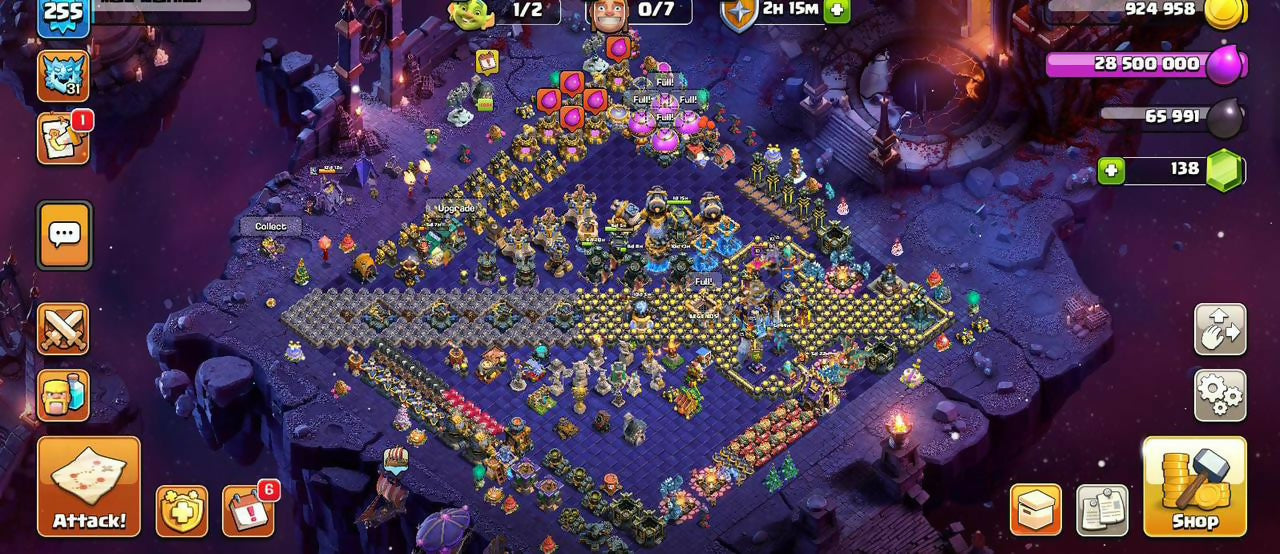Open the calendar events button
The height and width of the screenshot is (554, 1280).
247,511
